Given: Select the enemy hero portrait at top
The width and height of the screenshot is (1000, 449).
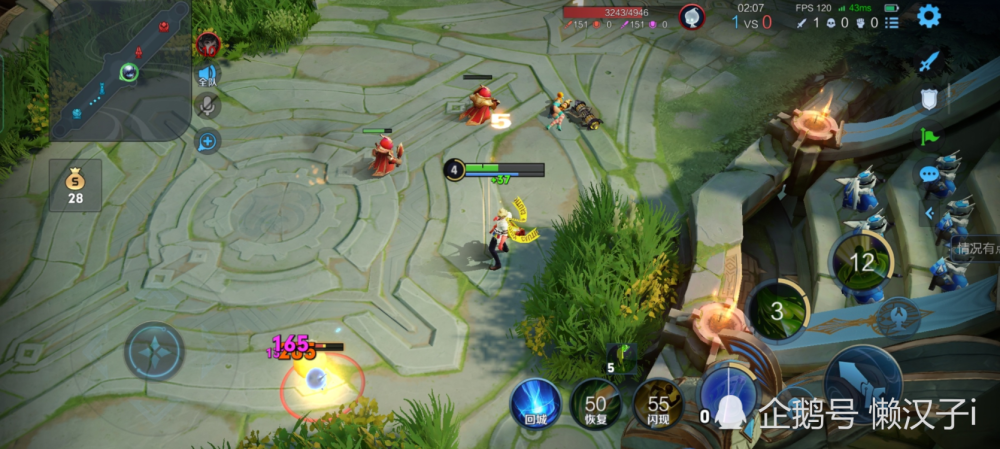Looking at the screenshot, I should click(692, 17).
